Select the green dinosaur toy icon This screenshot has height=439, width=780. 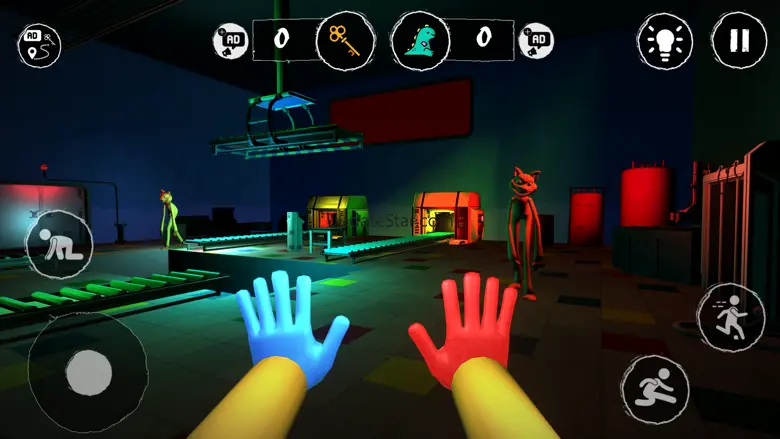(x=420, y=41)
